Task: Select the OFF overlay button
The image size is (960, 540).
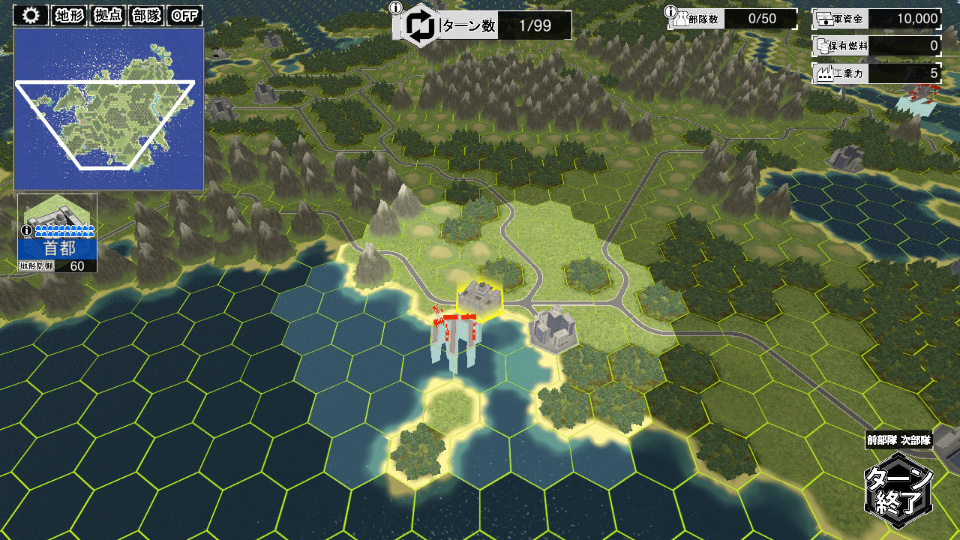Action: pyautogui.click(x=185, y=15)
